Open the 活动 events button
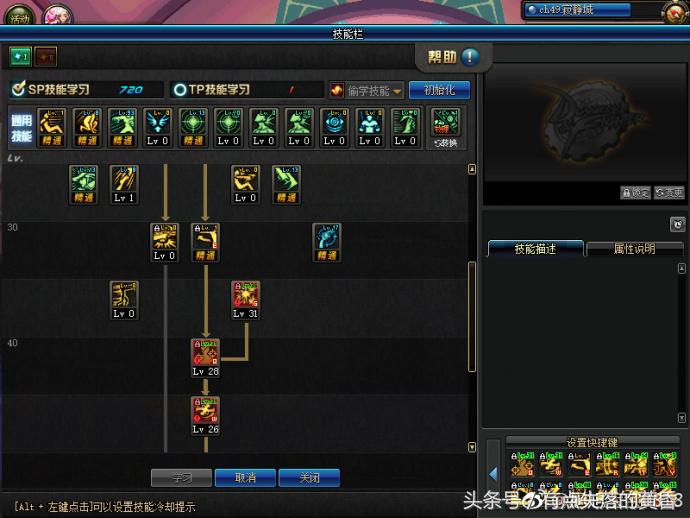 tap(20, 17)
